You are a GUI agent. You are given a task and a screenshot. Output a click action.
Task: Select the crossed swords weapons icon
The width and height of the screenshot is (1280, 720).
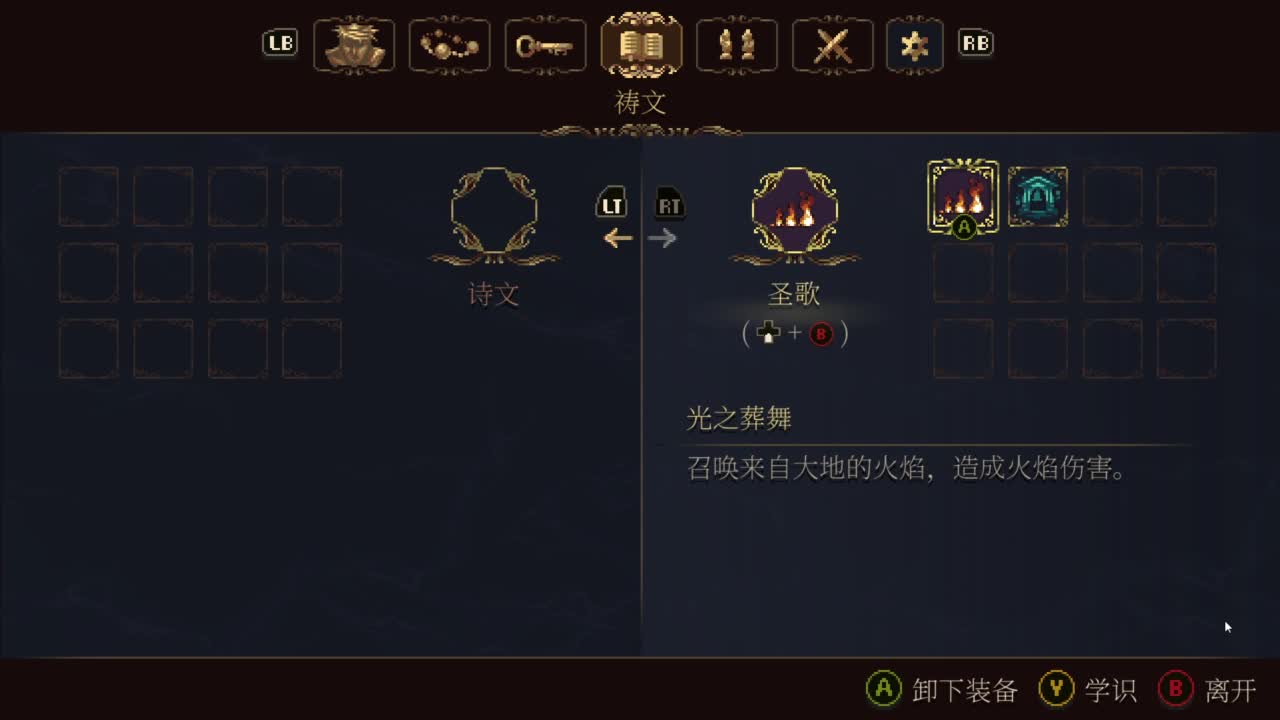(x=832, y=44)
